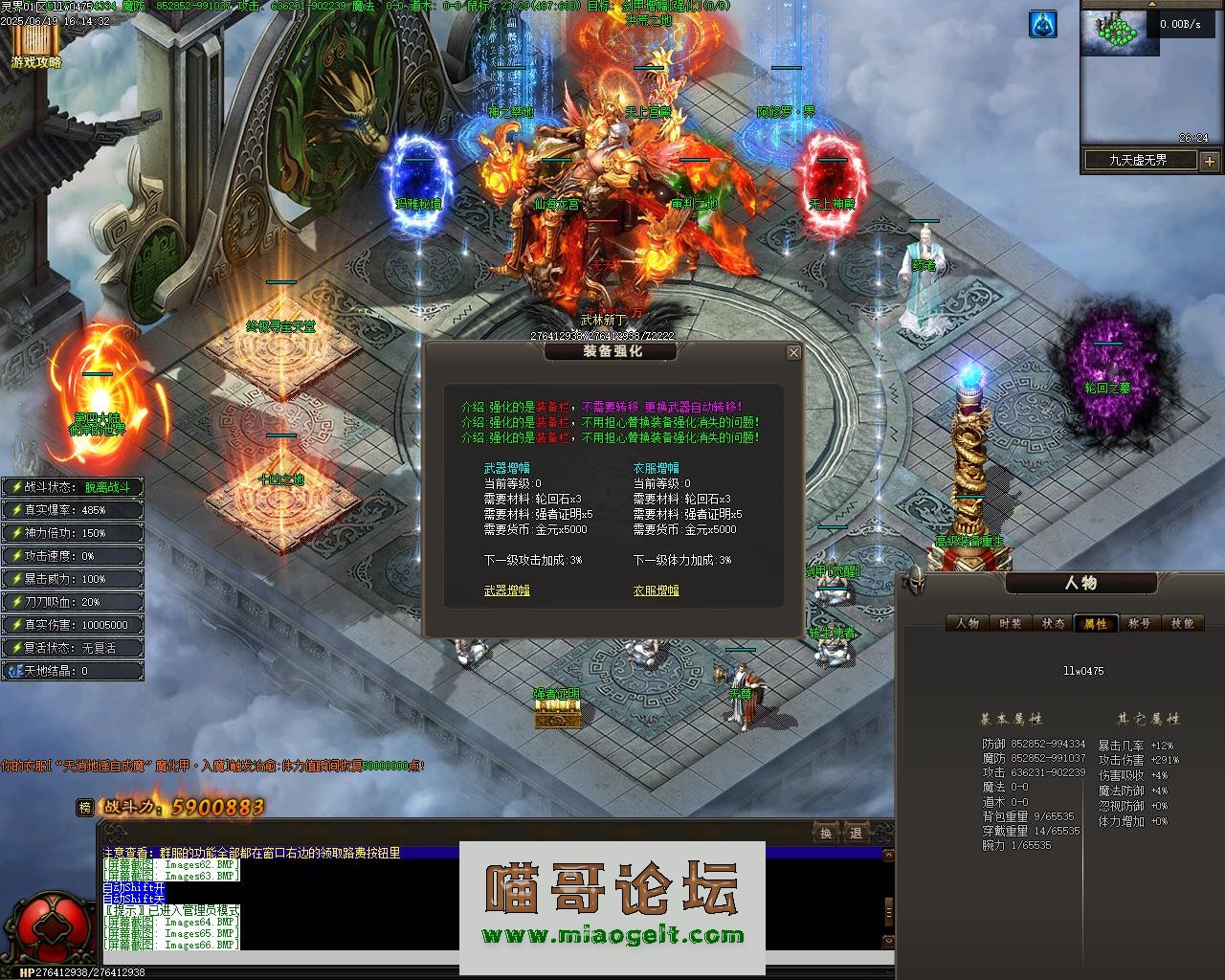Image resolution: width=1225 pixels, height=980 pixels.
Task: Open the 喵哥论坛 forum banner
Action: point(612,906)
